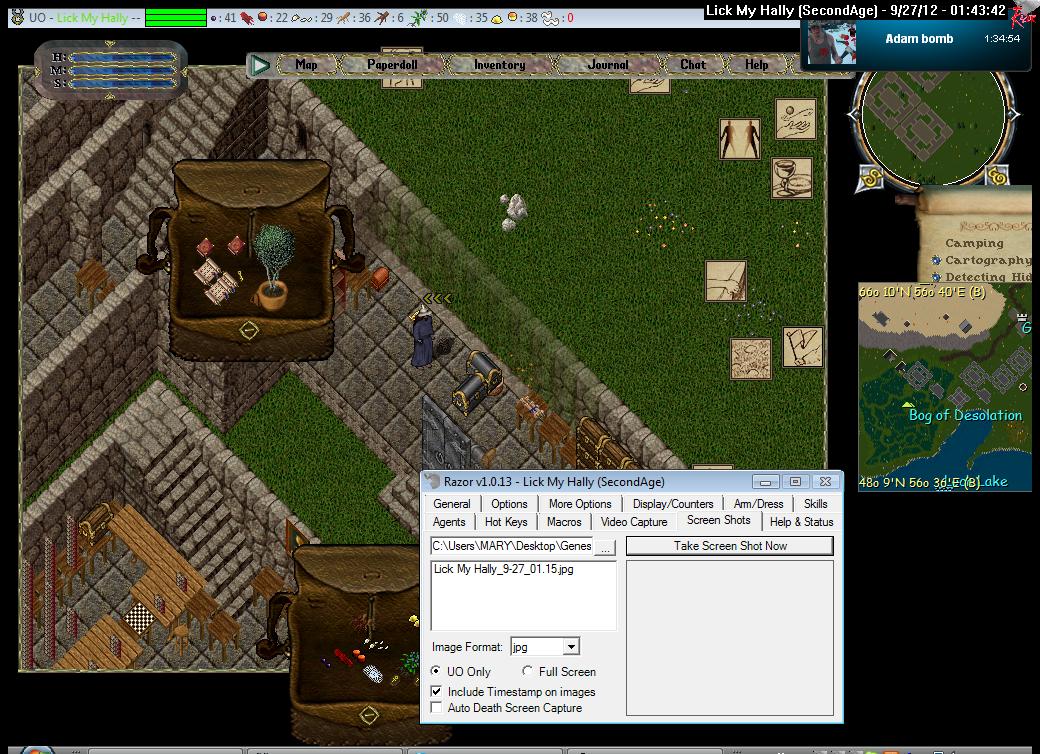Open the Chat menu button

point(693,65)
